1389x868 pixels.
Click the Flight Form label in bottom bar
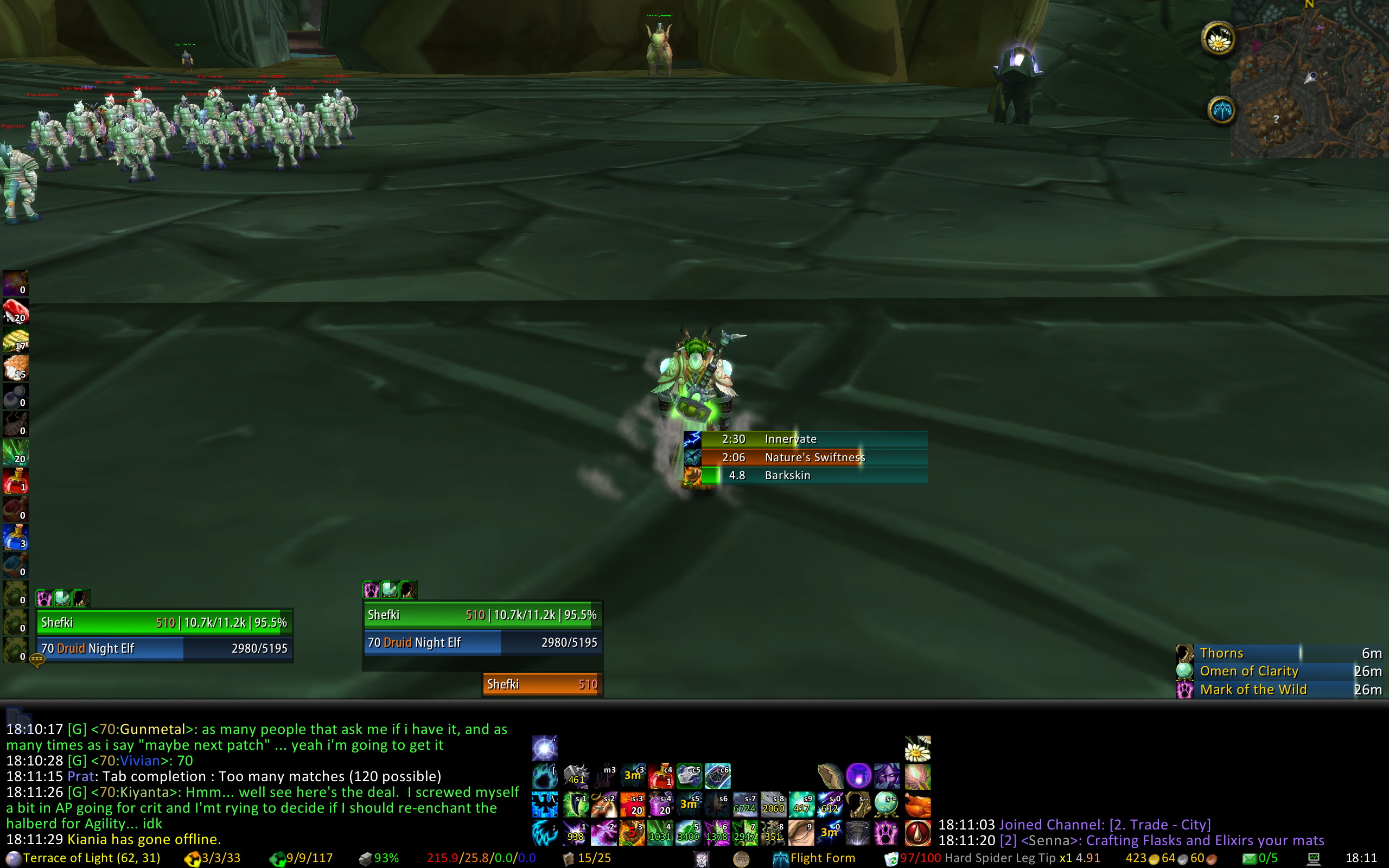click(x=822, y=858)
